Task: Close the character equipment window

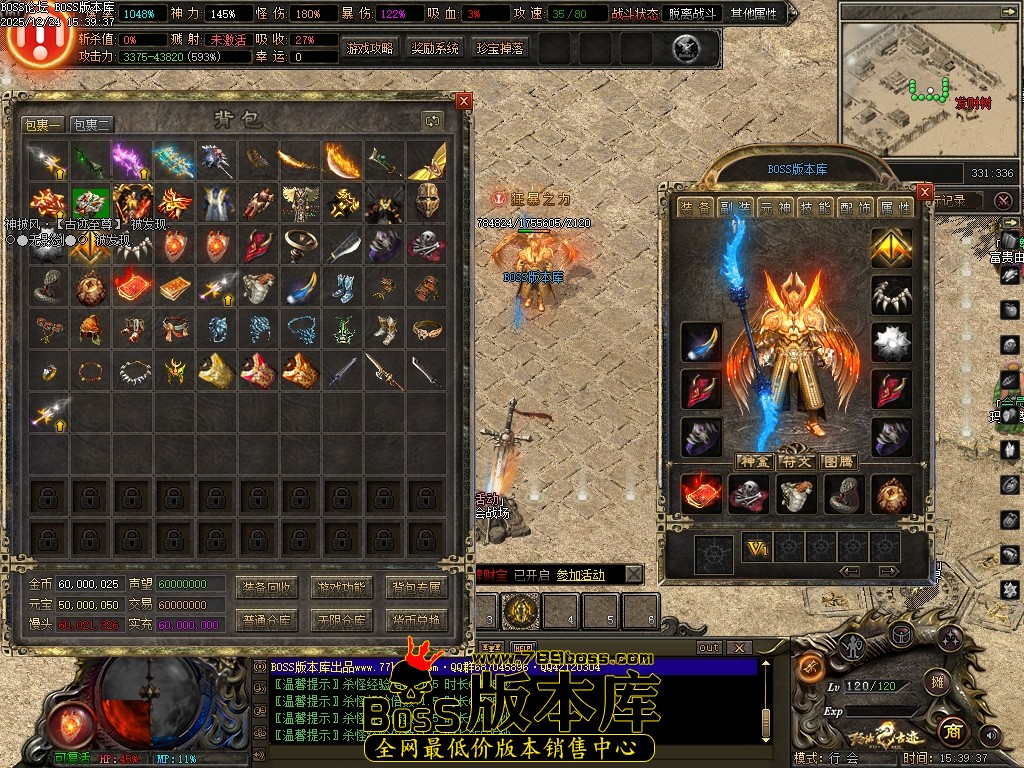Action: tap(925, 192)
